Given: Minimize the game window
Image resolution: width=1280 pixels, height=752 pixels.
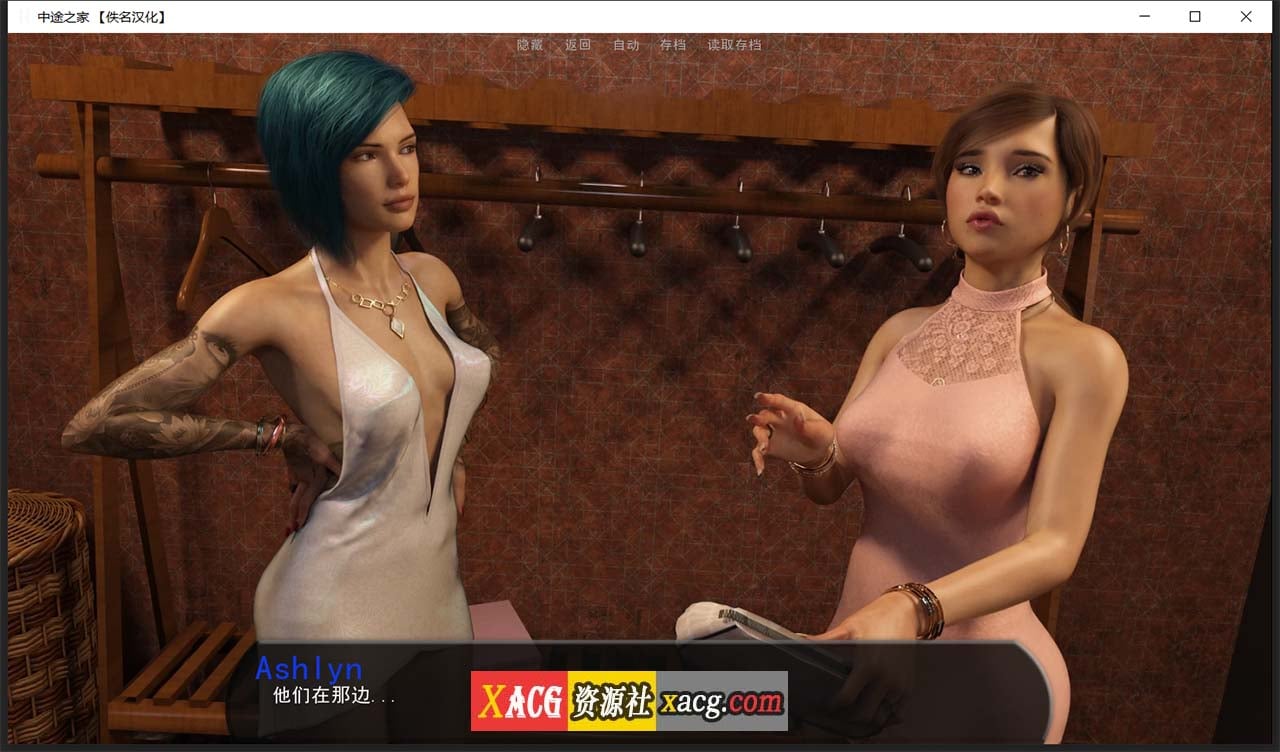Looking at the screenshot, I should coord(1144,16).
